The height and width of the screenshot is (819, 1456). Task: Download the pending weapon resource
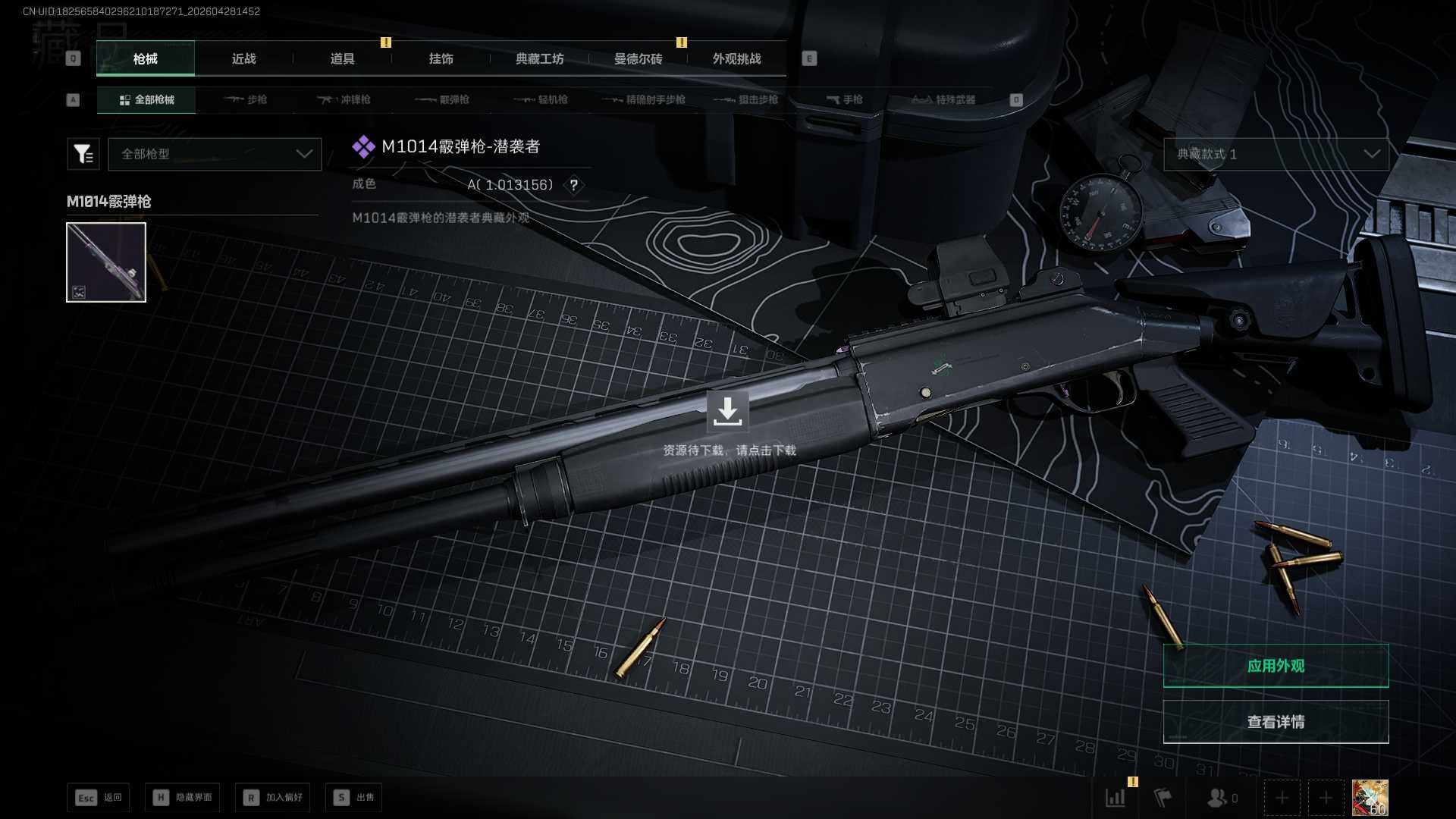pyautogui.click(x=727, y=412)
